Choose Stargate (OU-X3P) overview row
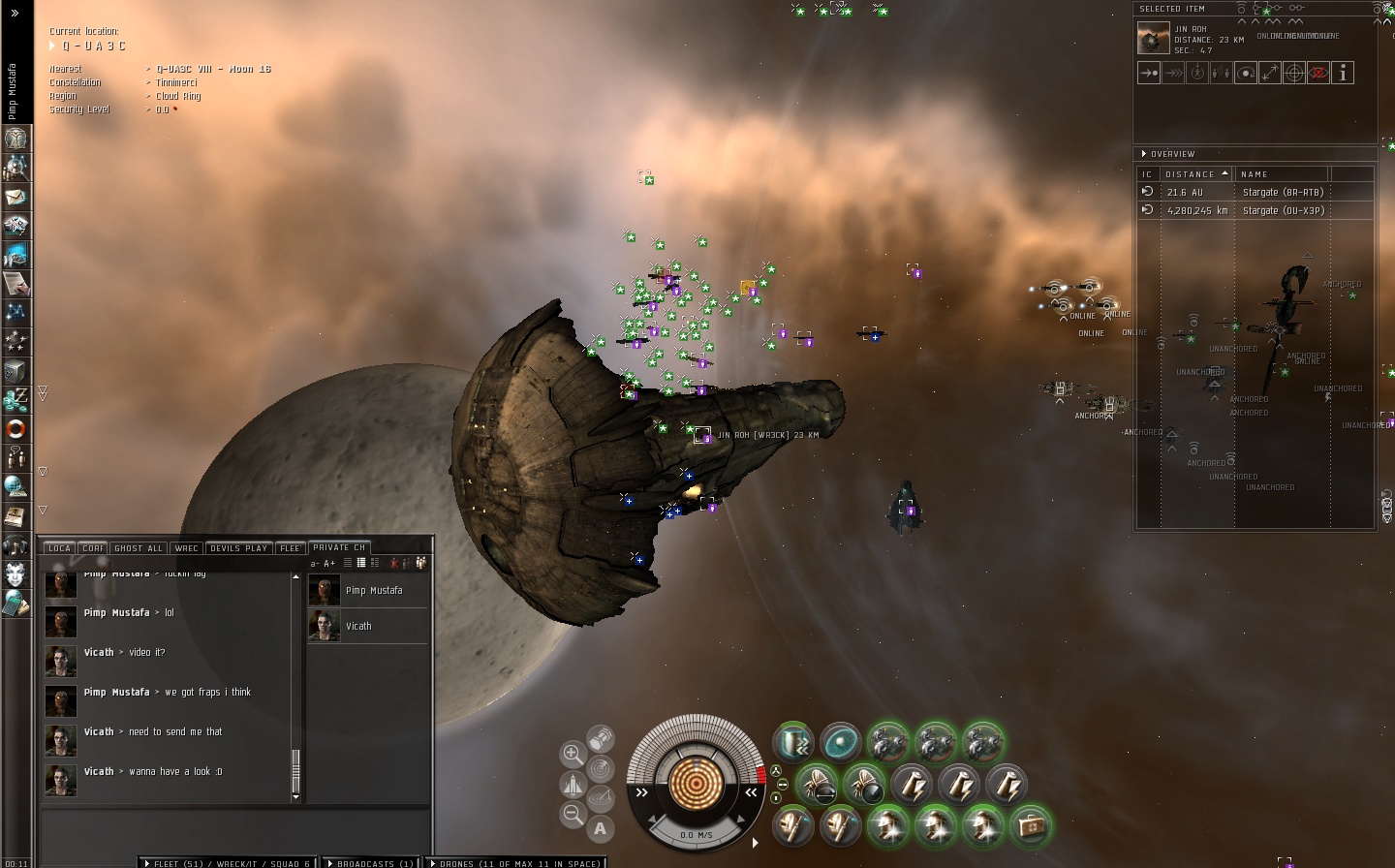Viewport: 1395px width, 868px height. coord(1283,210)
